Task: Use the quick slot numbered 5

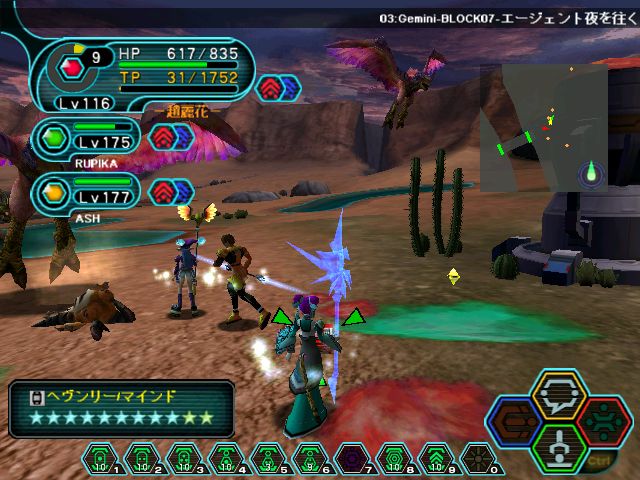Action: click(267, 459)
